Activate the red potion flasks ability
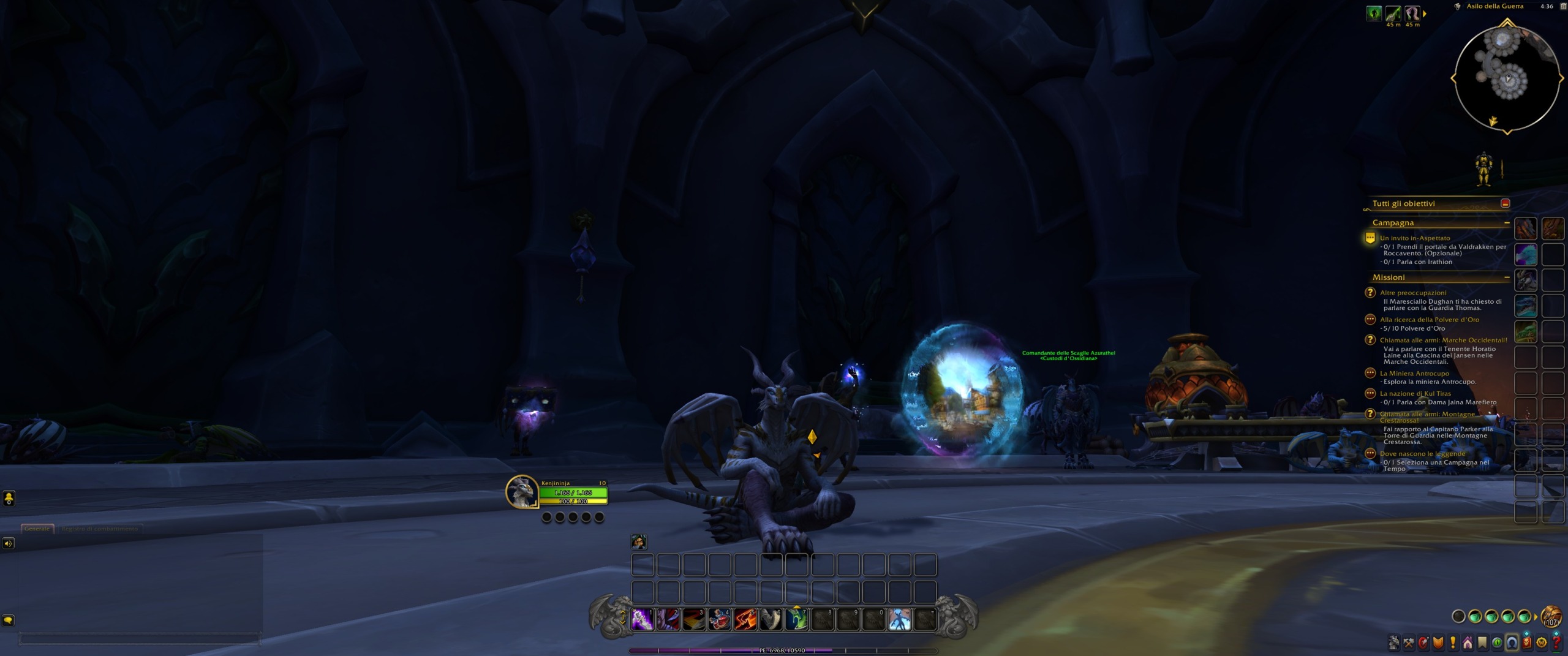1568x656 pixels. pos(720,620)
